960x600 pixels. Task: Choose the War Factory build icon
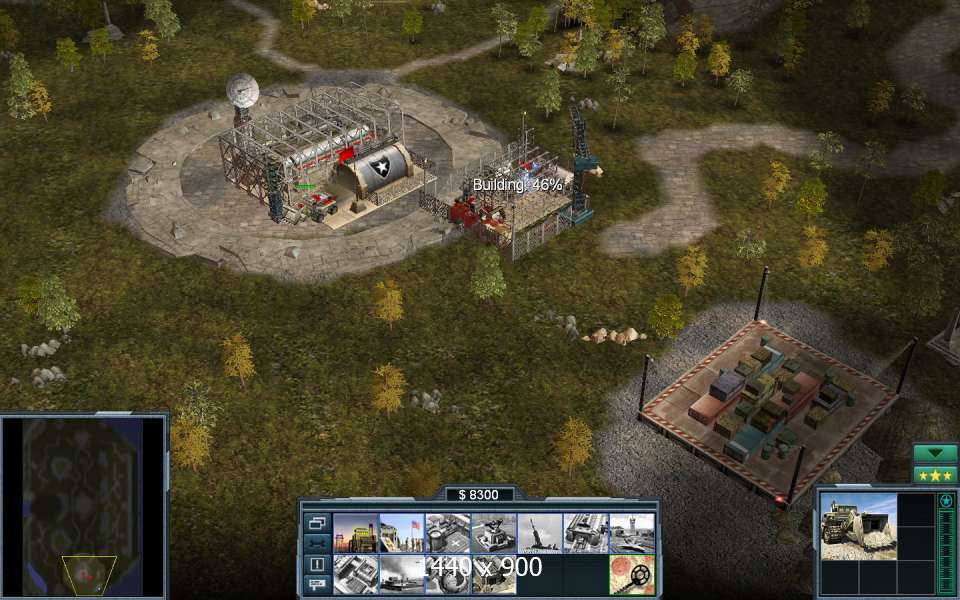pyautogui.click(x=585, y=533)
